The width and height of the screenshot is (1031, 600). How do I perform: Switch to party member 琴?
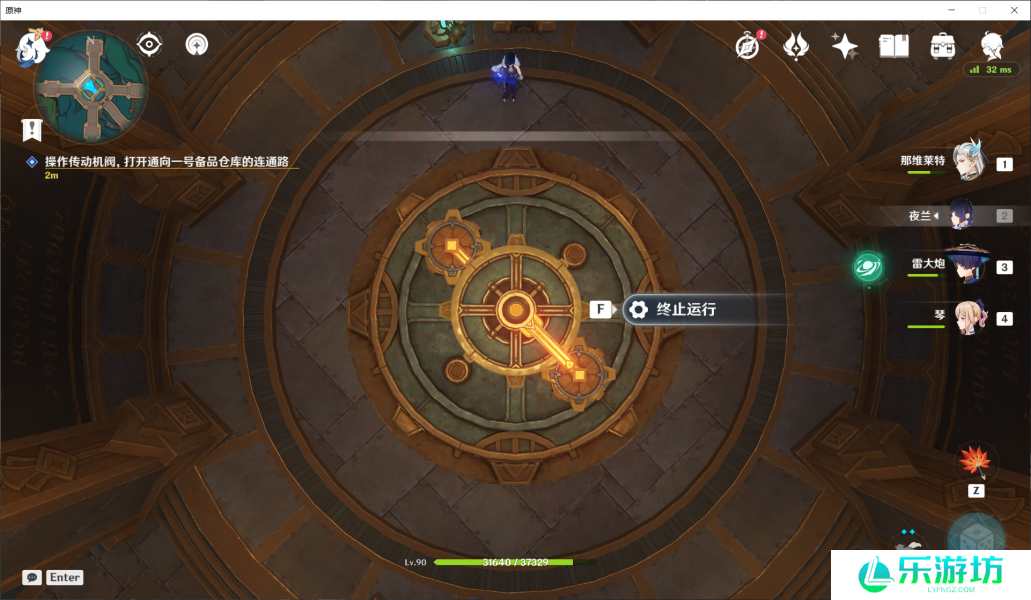click(x=968, y=318)
